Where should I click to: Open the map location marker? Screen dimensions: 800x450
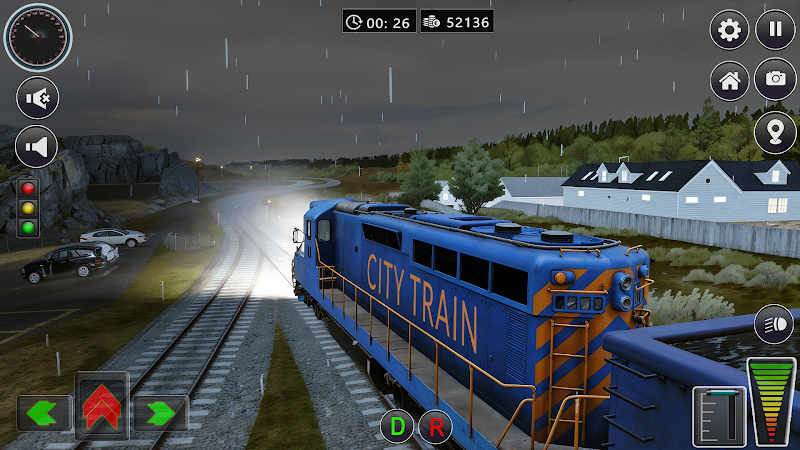pyautogui.click(x=775, y=130)
